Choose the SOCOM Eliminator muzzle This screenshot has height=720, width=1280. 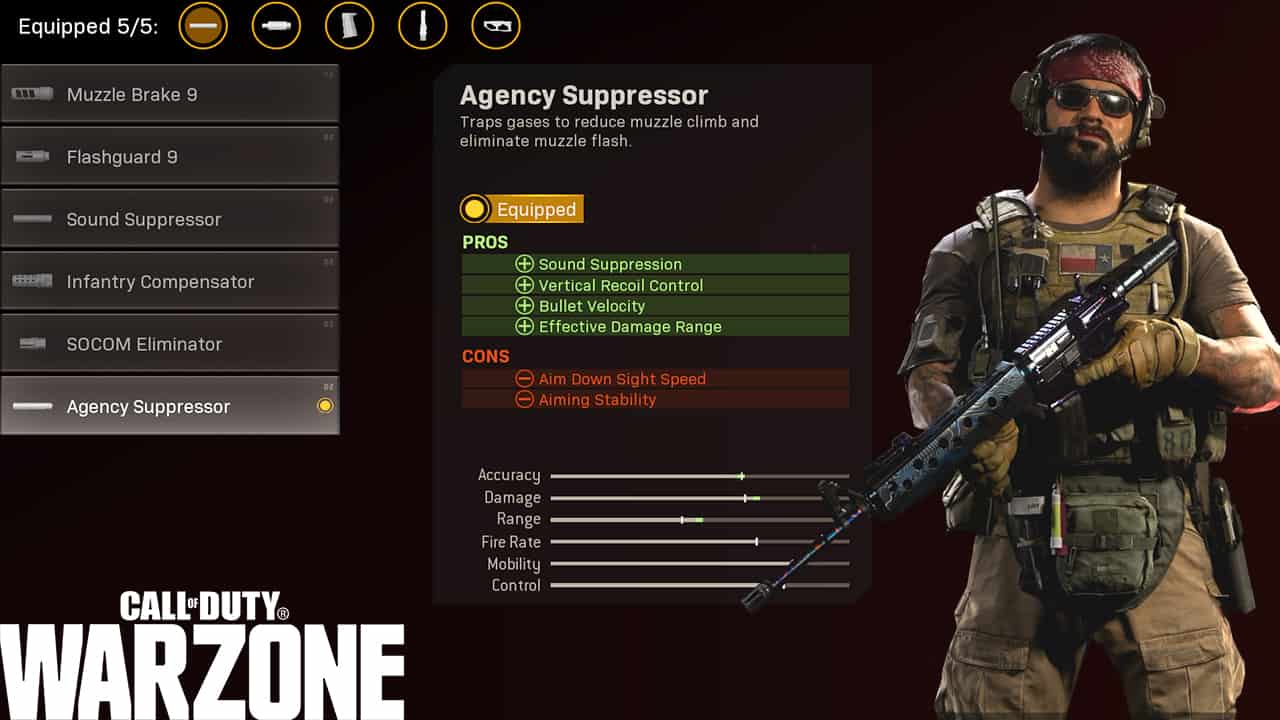(x=170, y=344)
